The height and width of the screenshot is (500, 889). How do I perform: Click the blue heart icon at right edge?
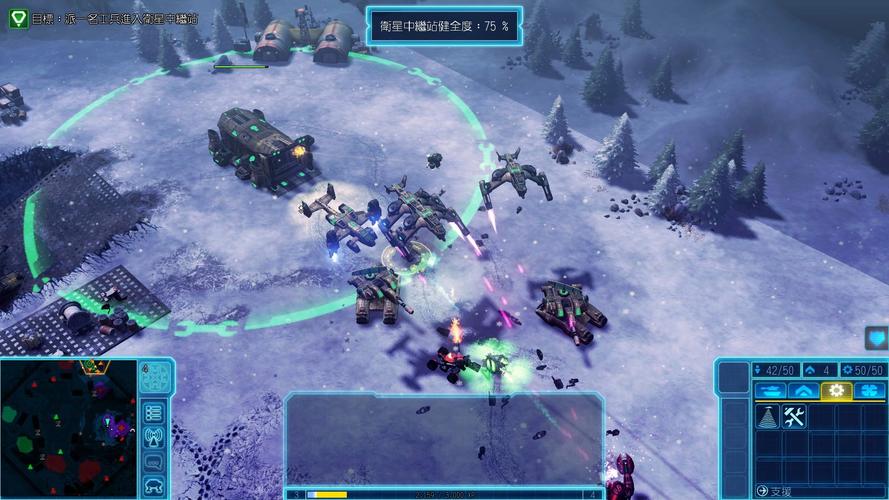point(876,339)
